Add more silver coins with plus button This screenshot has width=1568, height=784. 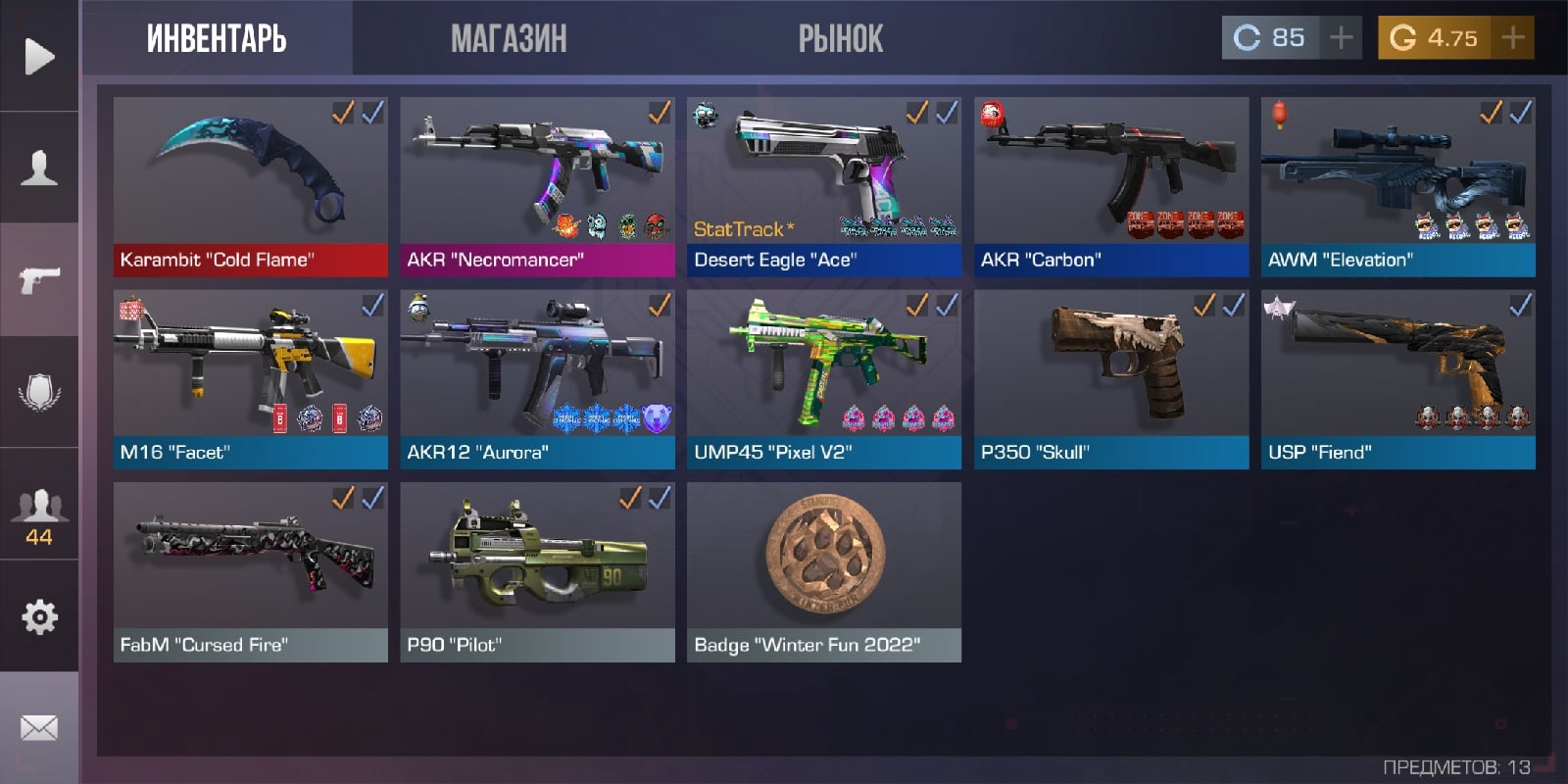[1341, 38]
